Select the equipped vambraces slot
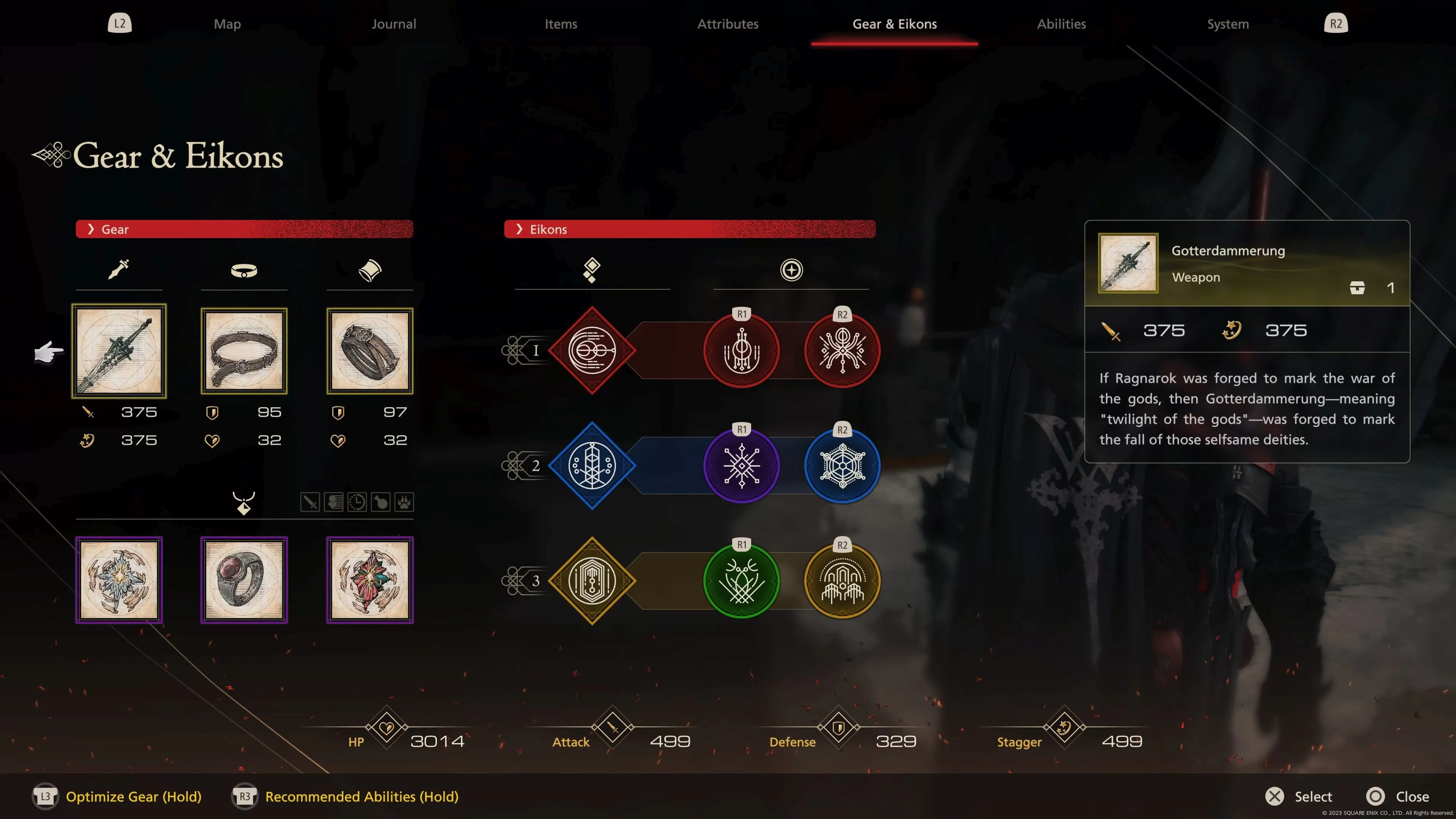 pos(370,350)
